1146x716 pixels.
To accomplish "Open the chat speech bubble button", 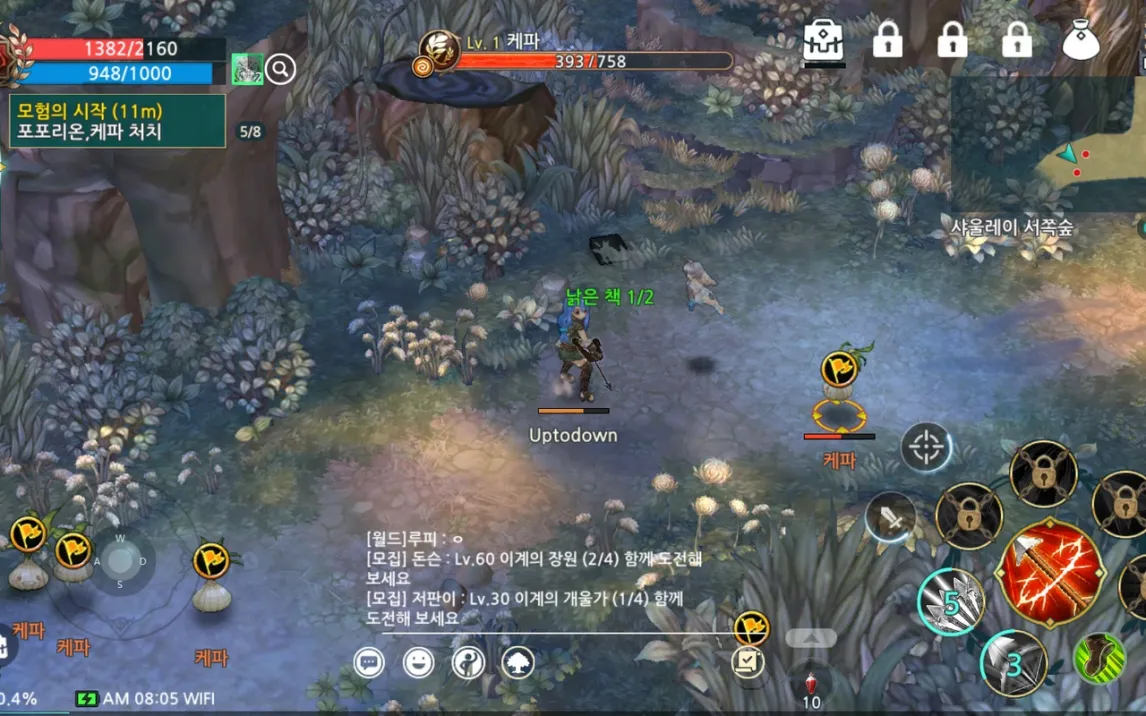I will pos(369,662).
